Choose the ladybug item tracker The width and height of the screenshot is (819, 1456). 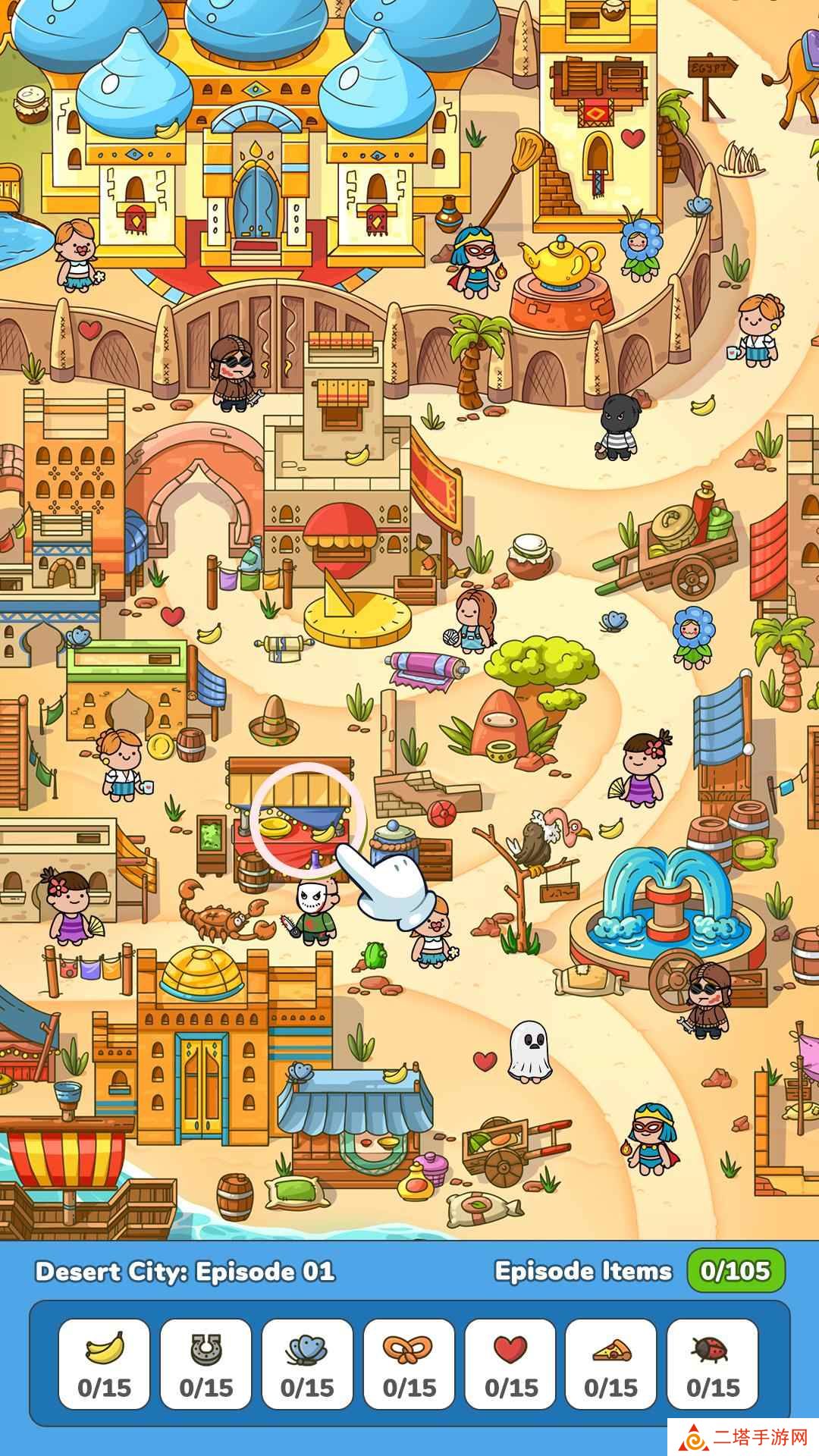[x=713, y=1363]
